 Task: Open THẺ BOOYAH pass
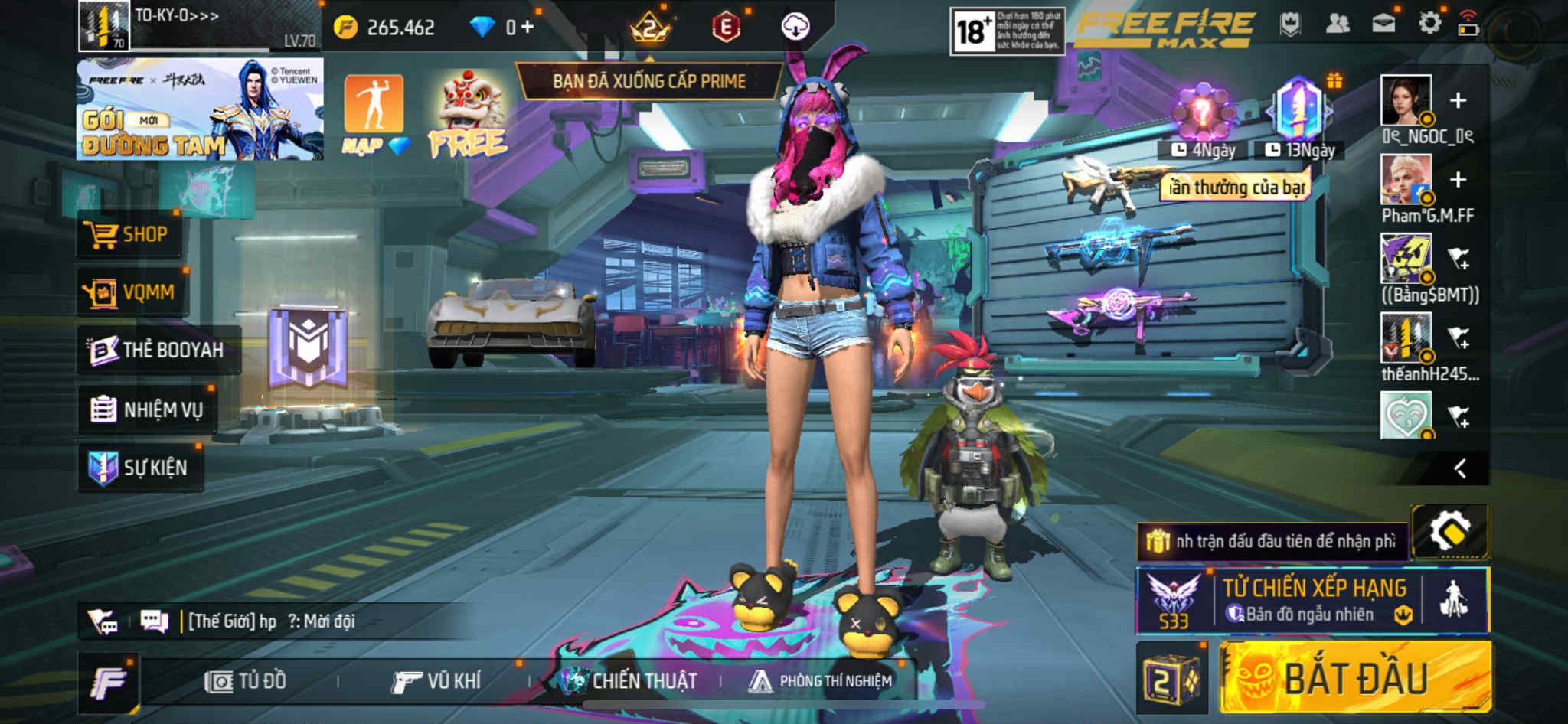coord(158,350)
